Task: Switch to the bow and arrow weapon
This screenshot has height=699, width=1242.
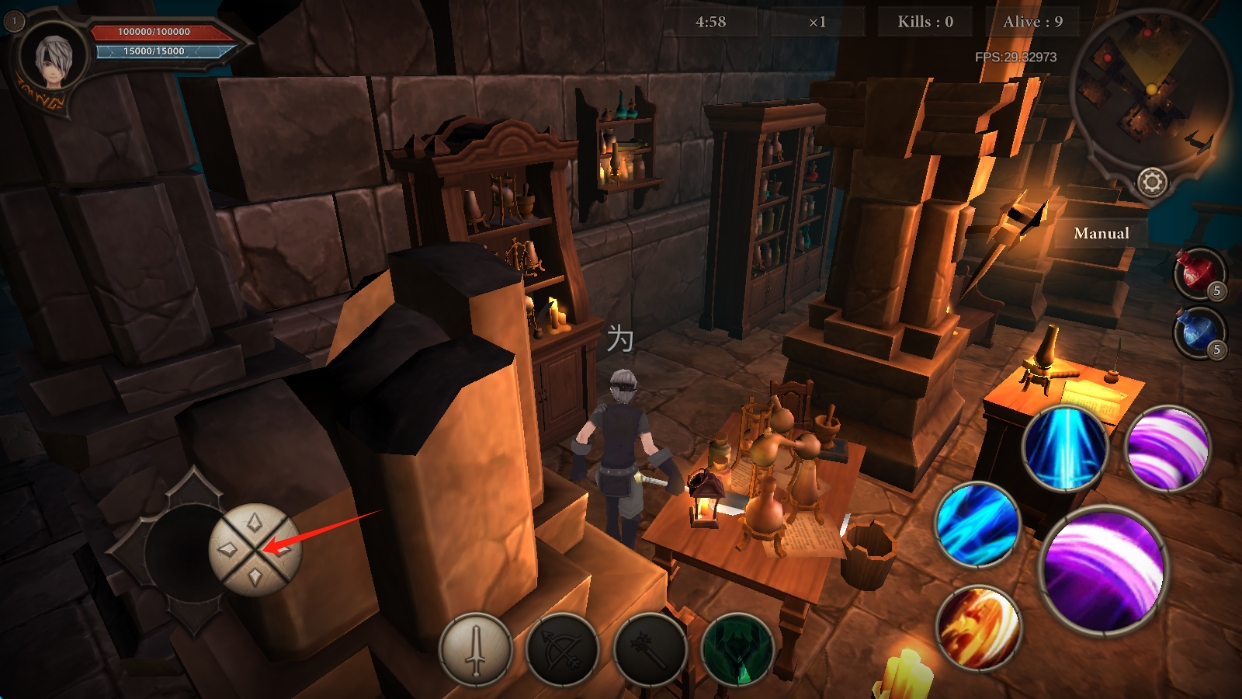Action: click(562, 649)
